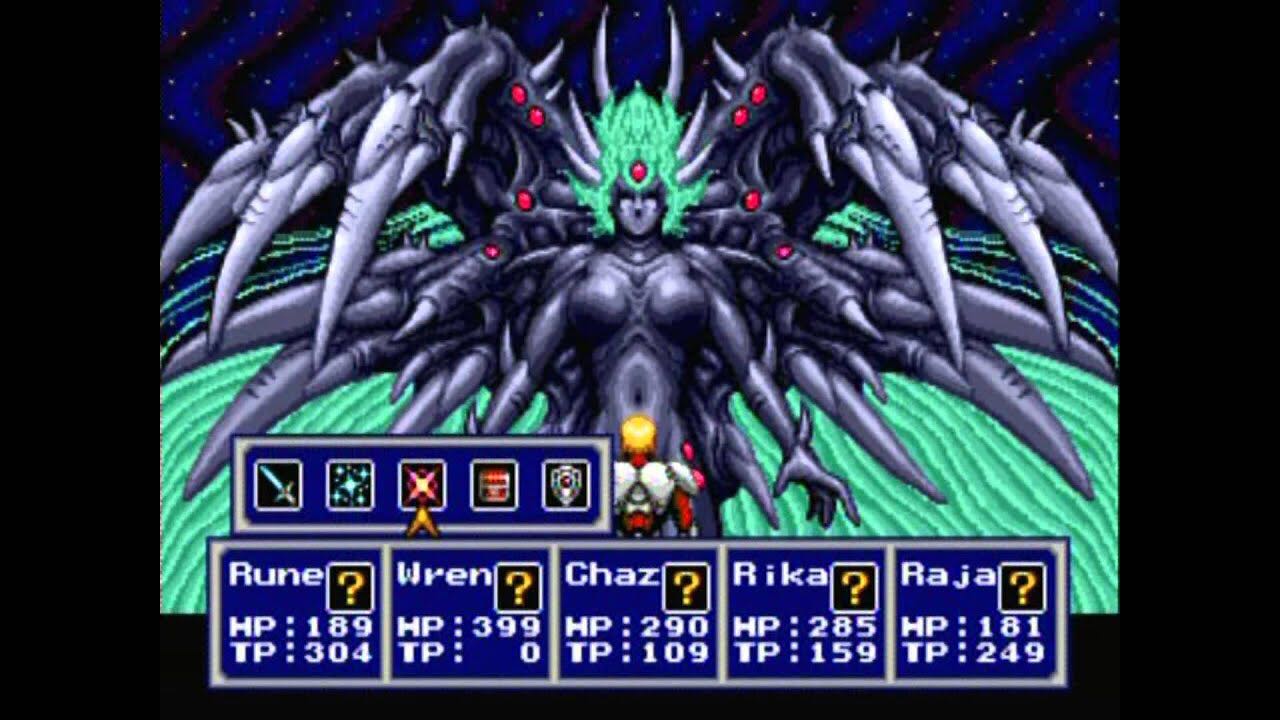Open the Technique sparkle icon
The height and width of the screenshot is (720, 1280).
coord(351,487)
